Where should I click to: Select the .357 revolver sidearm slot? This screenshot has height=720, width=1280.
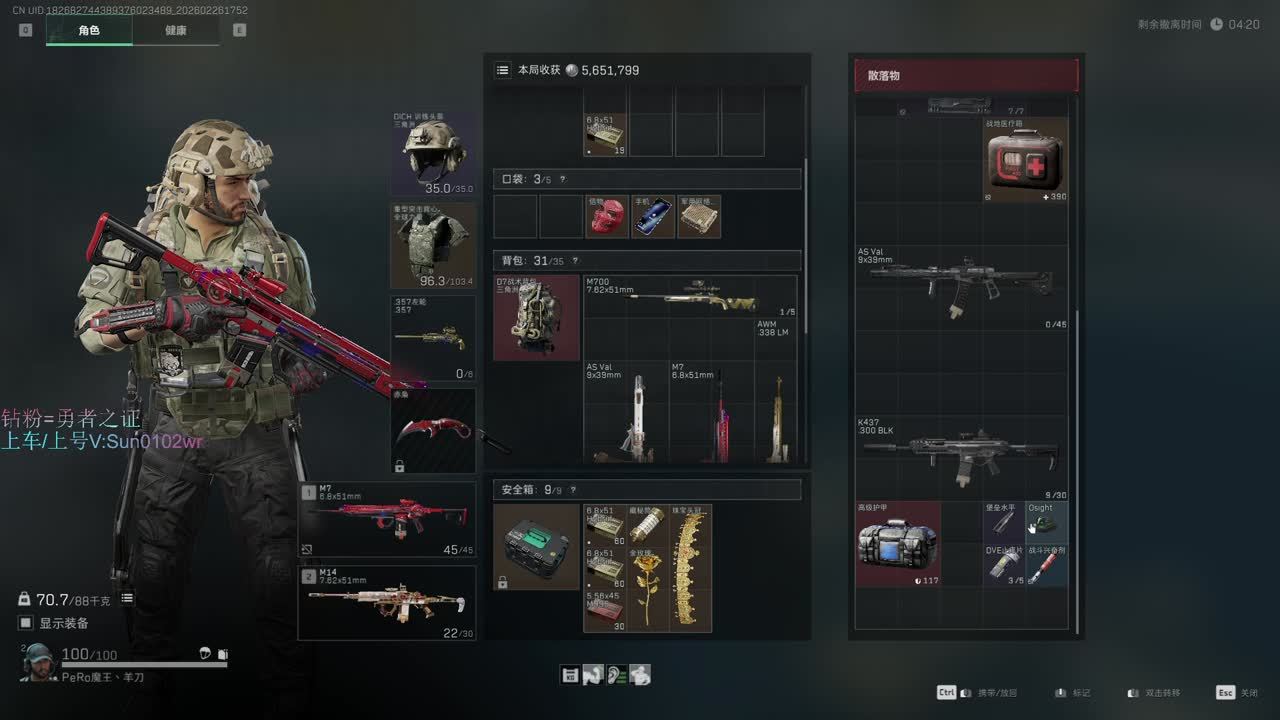433,338
